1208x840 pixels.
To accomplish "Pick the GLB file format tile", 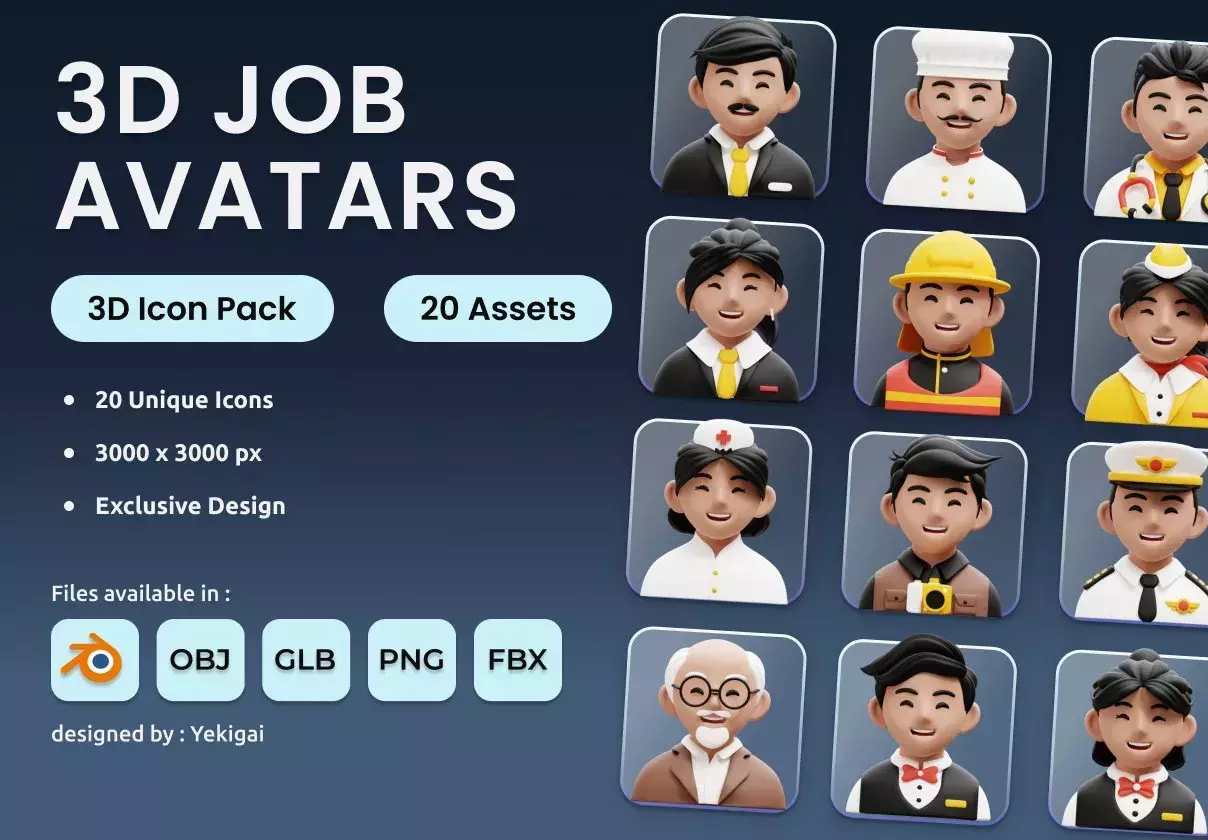I will 306,660.
